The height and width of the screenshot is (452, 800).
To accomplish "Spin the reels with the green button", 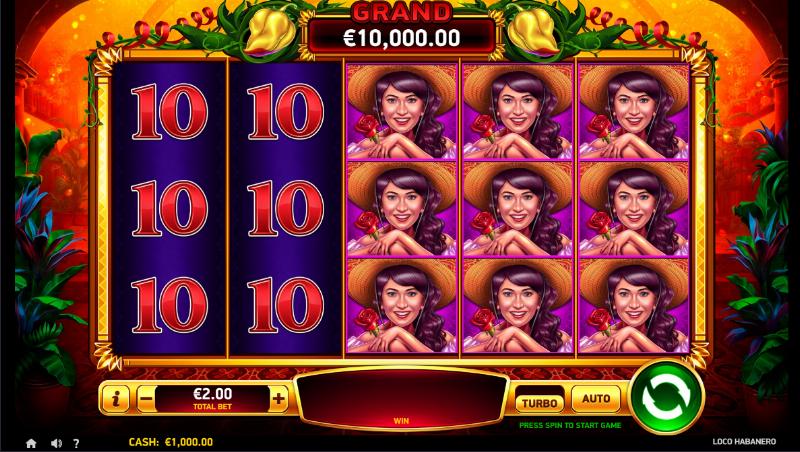I will click(x=666, y=399).
